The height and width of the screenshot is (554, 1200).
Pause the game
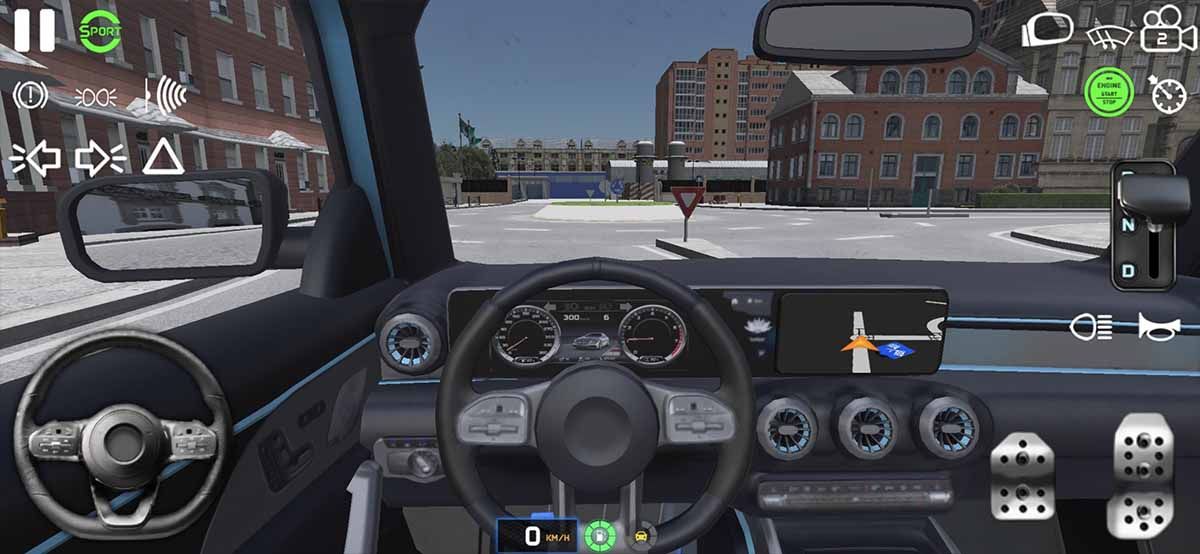(34, 30)
